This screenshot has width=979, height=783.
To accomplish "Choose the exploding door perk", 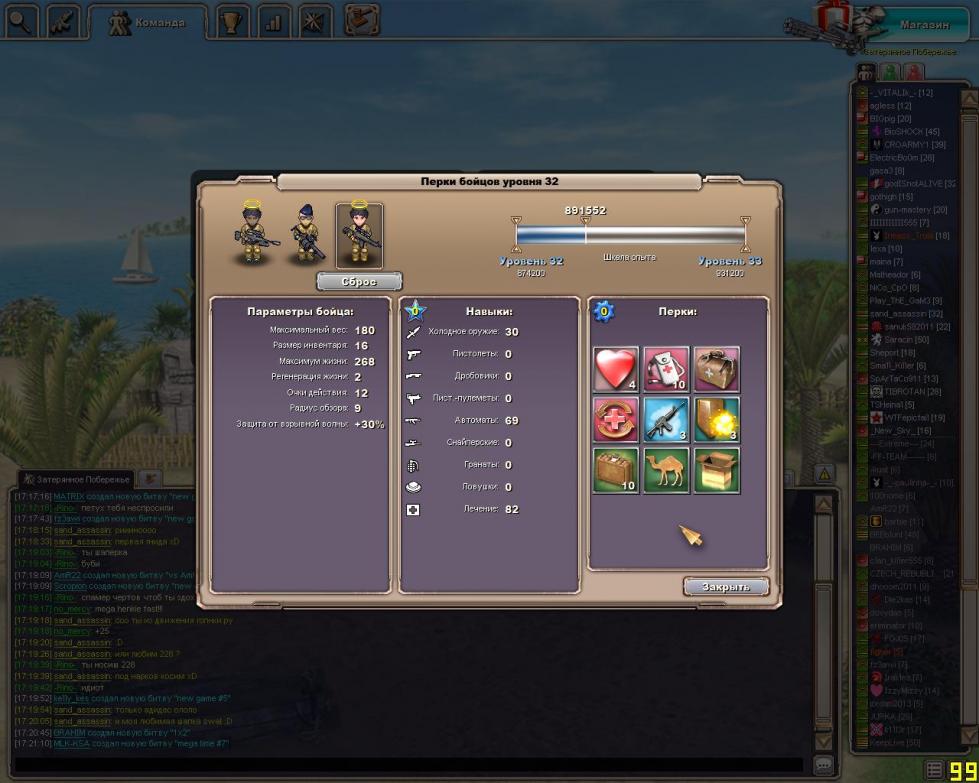I will coord(715,419).
